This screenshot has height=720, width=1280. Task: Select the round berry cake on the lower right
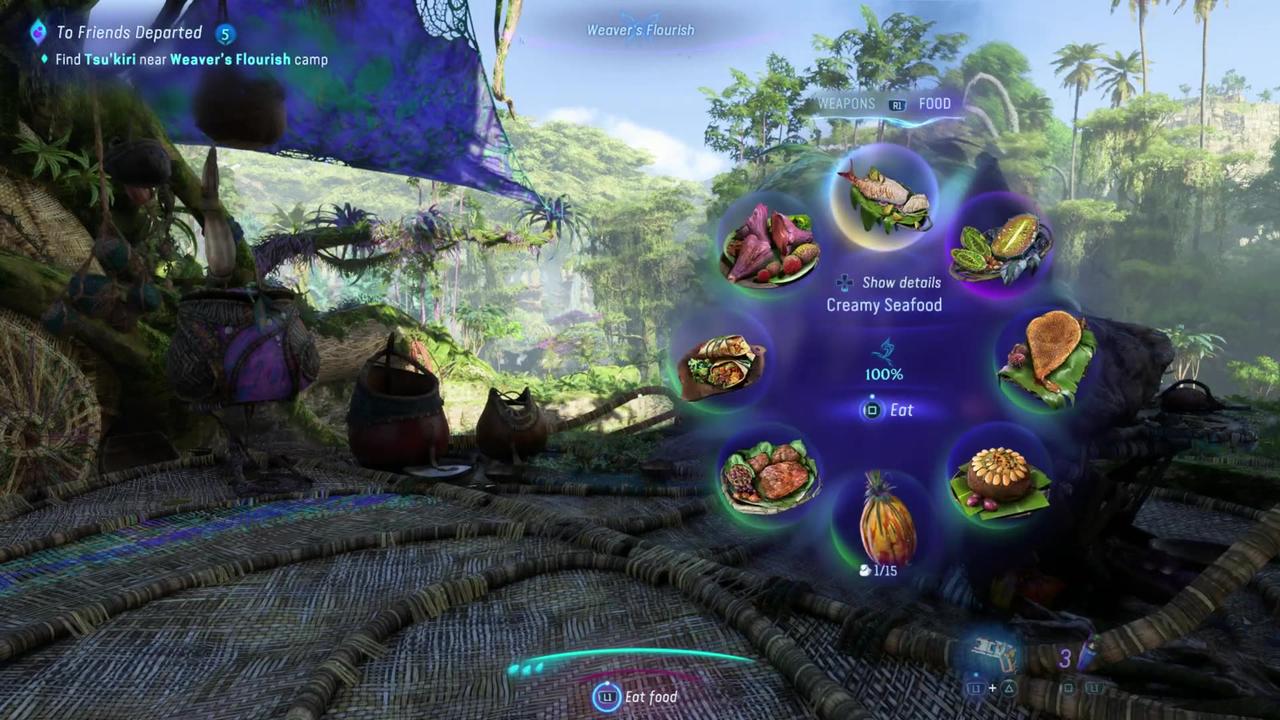[1000, 478]
